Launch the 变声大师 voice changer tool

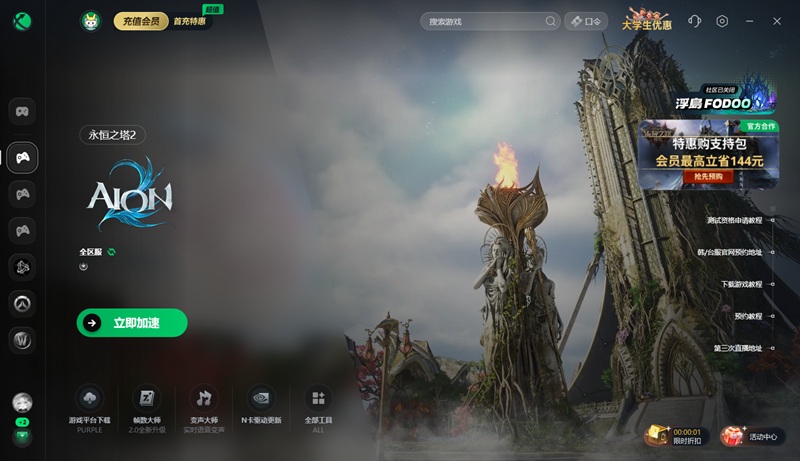point(204,406)
